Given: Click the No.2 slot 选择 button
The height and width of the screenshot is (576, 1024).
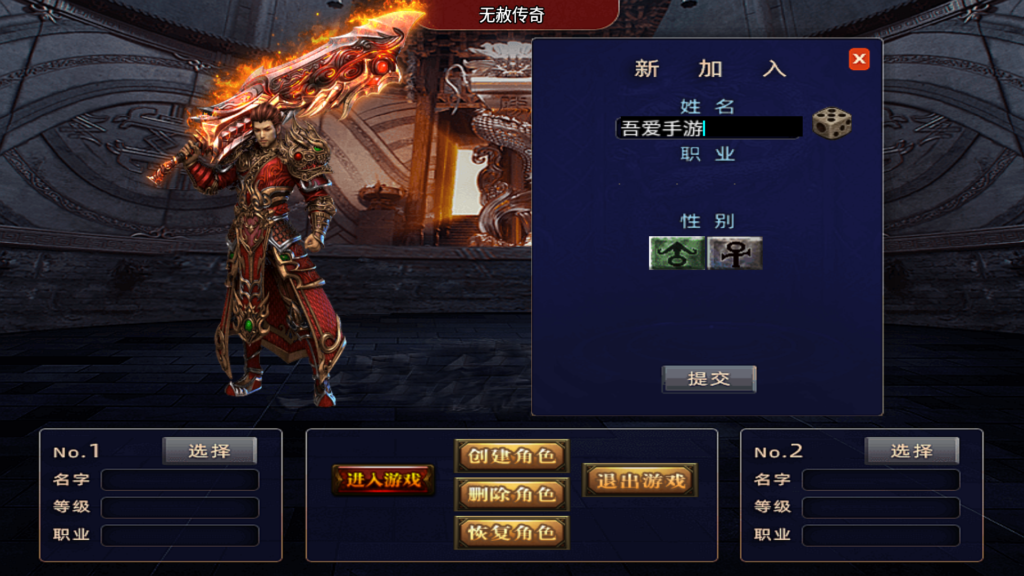Looking at the screenshot, I should [911, 451].
